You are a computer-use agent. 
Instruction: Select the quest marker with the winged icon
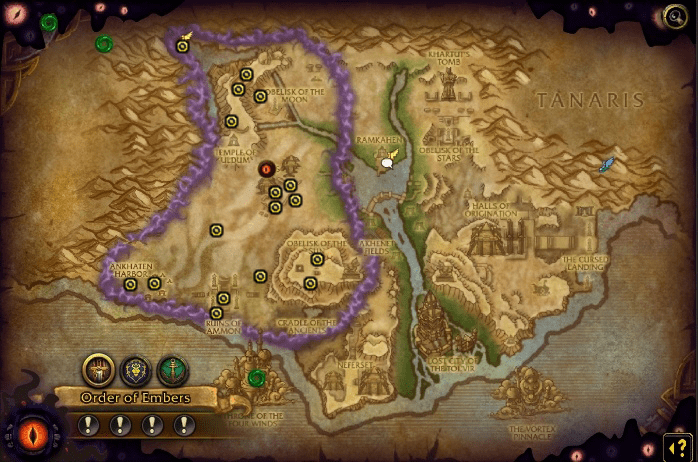[183, 43]
